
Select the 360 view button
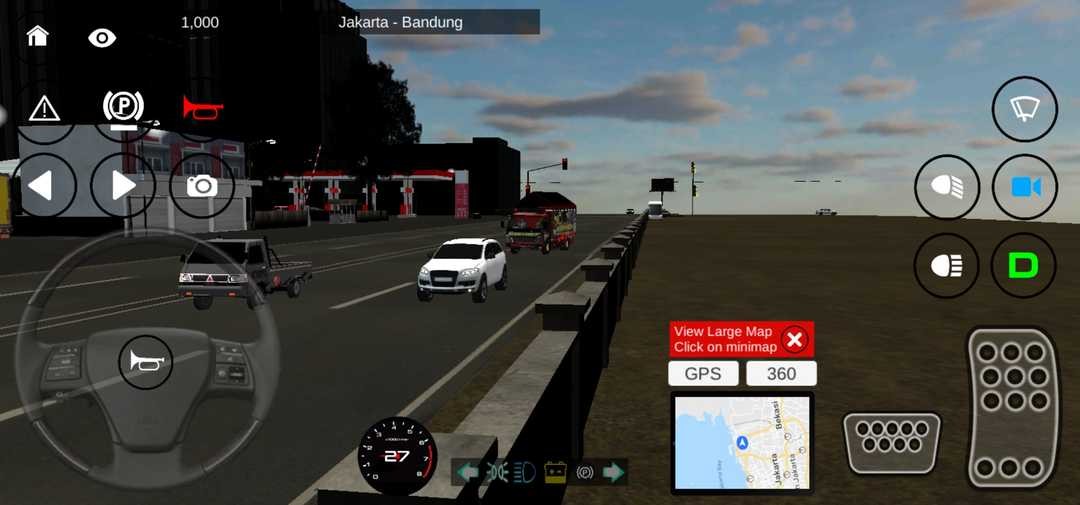pos(781,374)
